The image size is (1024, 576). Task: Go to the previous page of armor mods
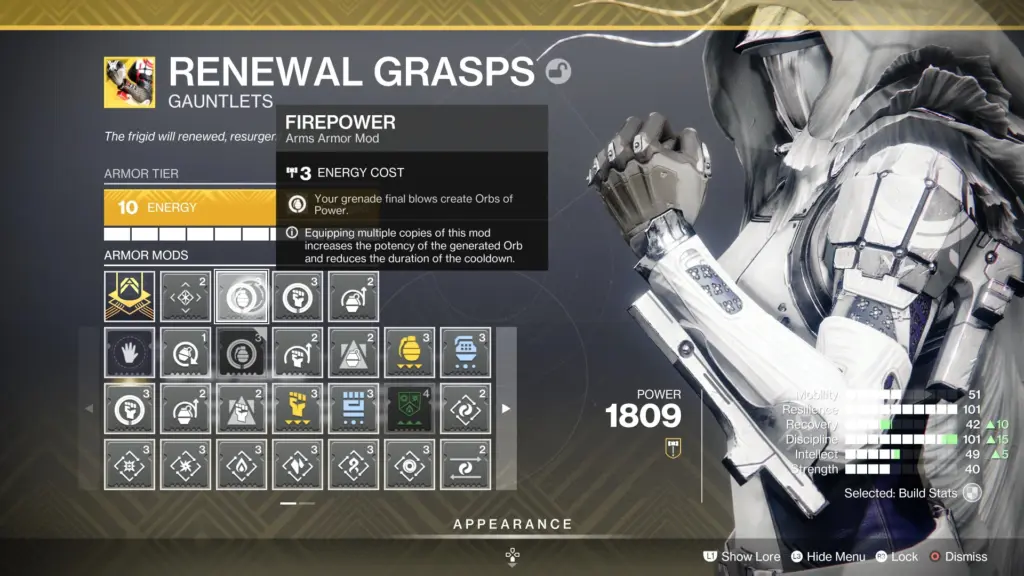click(x=89, y=408)
